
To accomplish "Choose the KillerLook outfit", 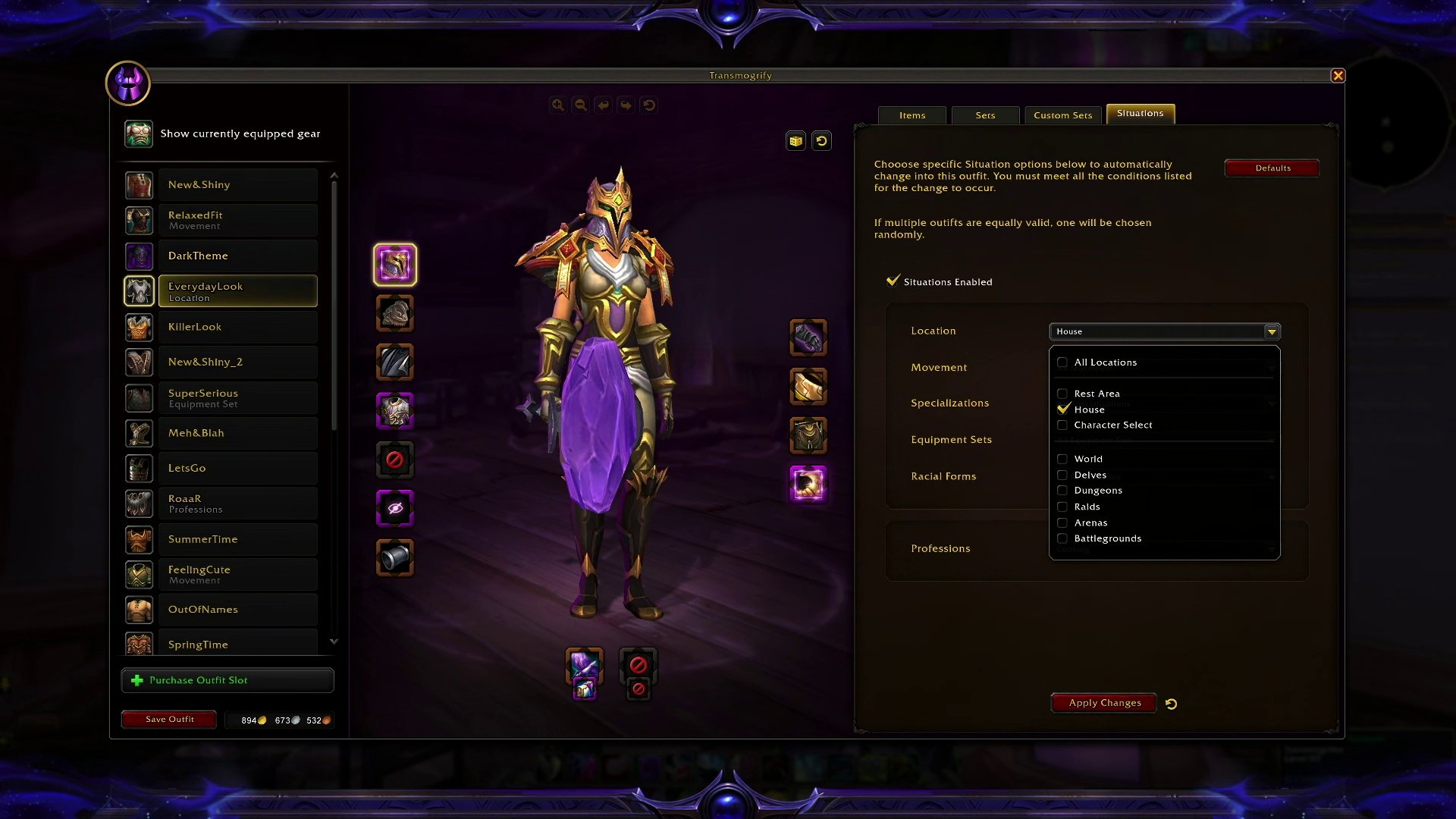I will click(x=237, y=327).
